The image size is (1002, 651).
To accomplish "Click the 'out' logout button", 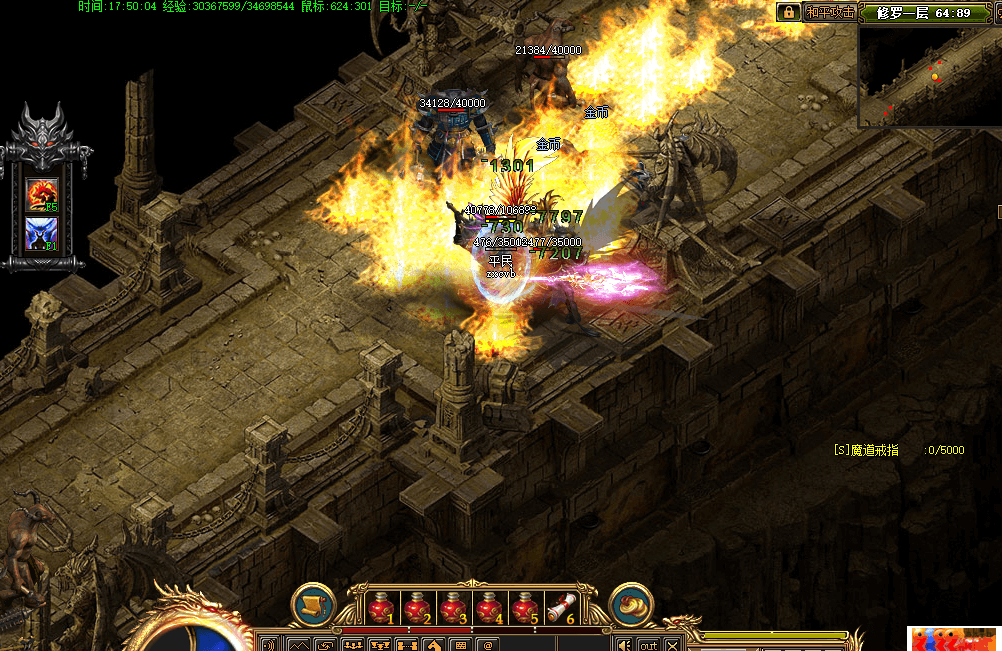I will click(648, 644).
